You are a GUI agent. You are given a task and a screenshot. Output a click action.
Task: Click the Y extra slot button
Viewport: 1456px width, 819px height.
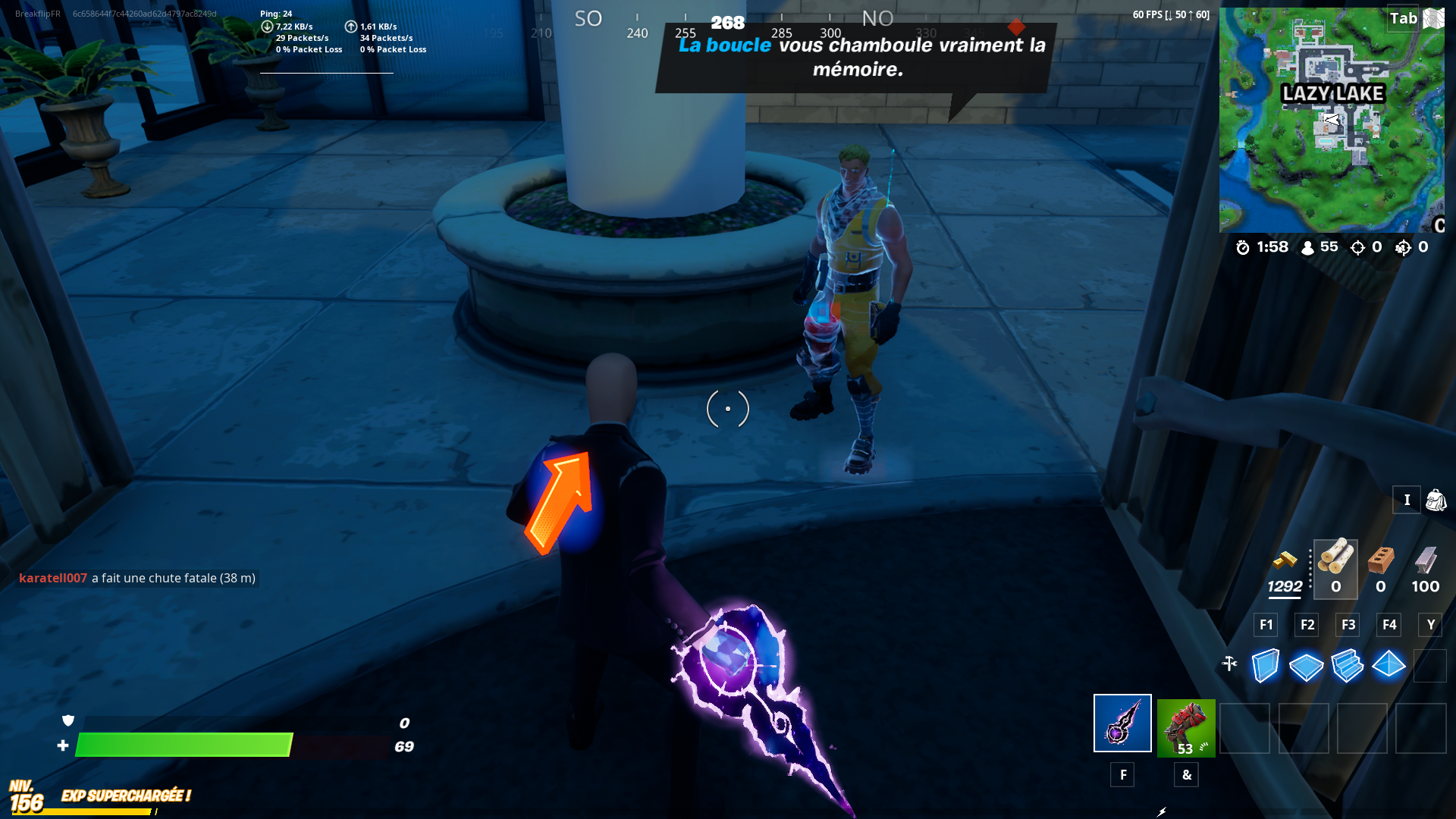[x=1430, y=625]
